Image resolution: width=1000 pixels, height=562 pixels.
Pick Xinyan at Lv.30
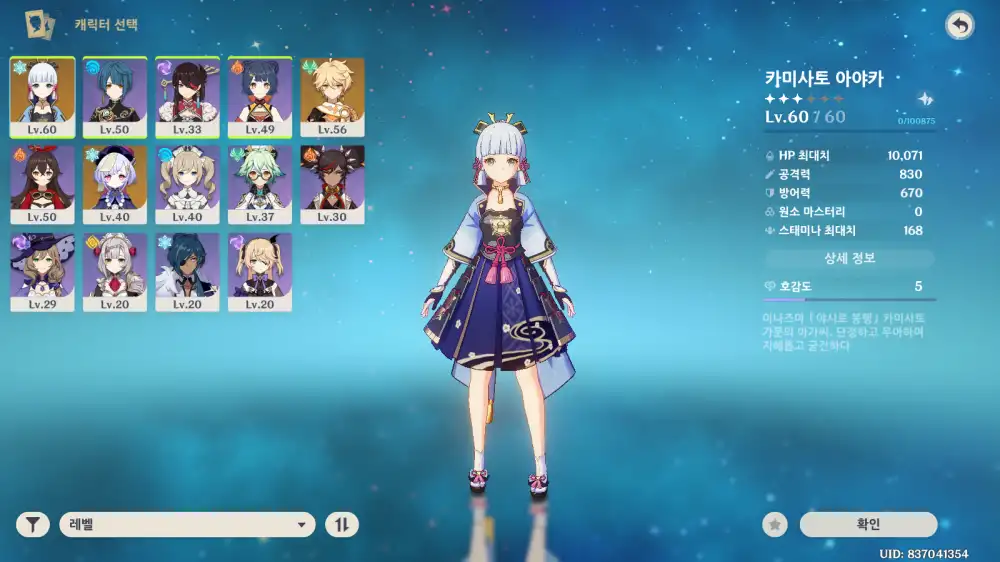pos(332,184)
